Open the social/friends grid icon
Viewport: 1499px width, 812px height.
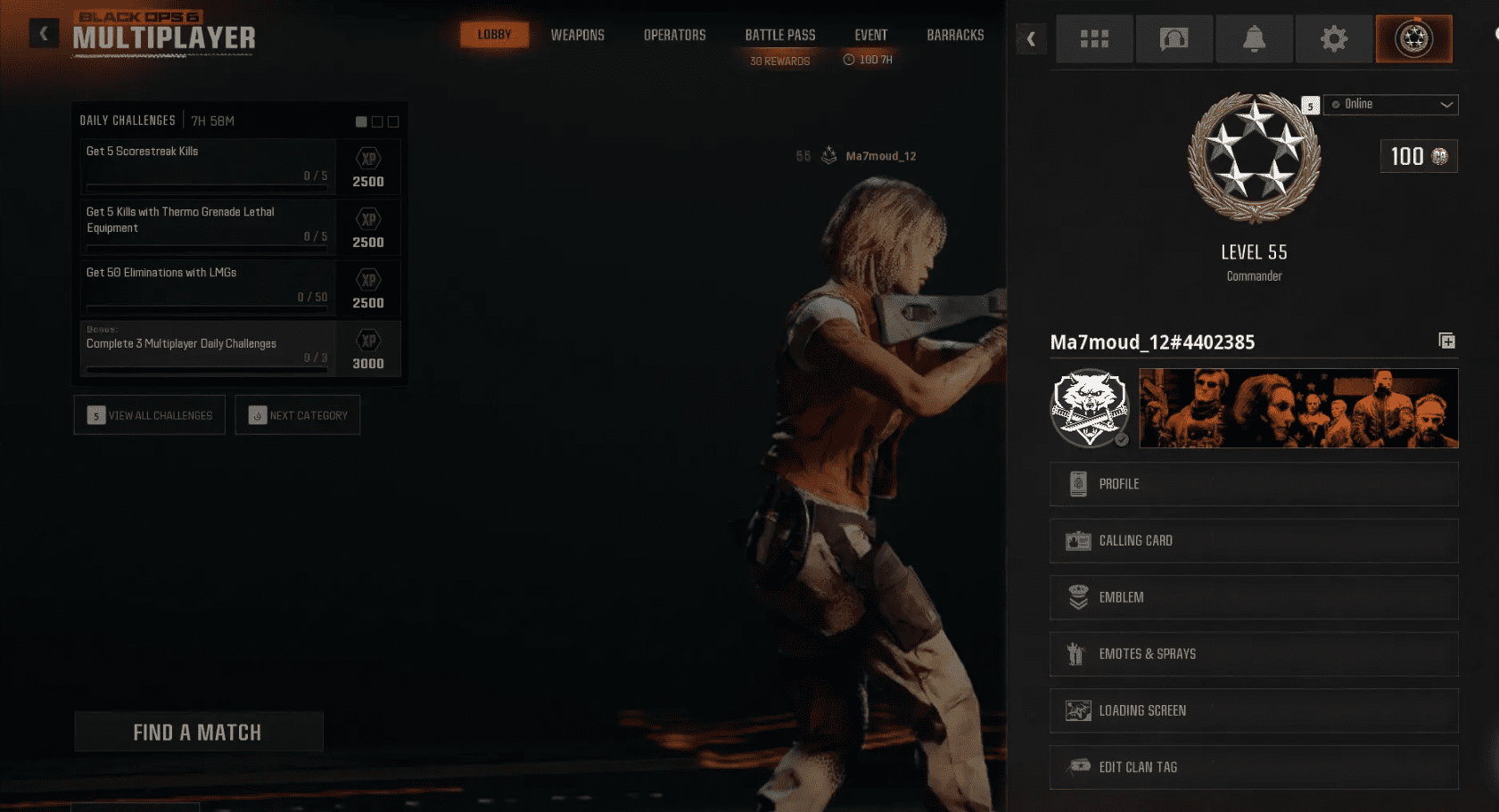pos(1094,38)
